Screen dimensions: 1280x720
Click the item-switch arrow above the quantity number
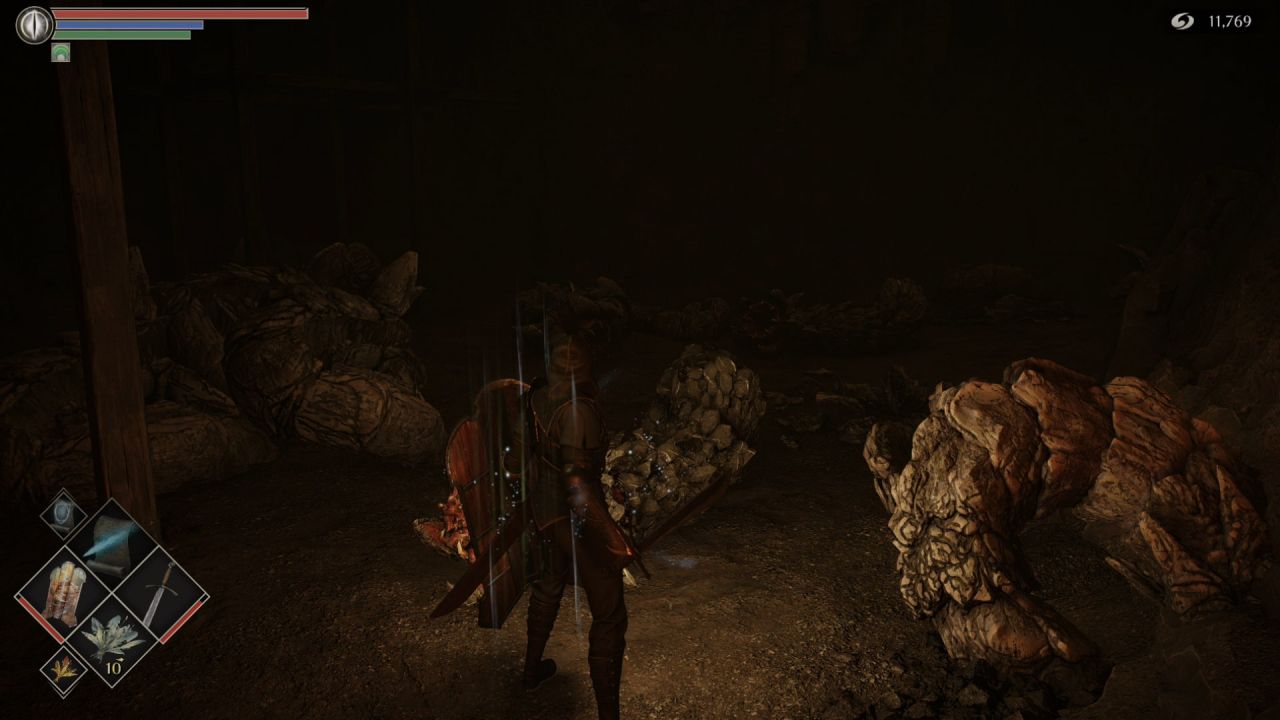[x=120, y=661]
